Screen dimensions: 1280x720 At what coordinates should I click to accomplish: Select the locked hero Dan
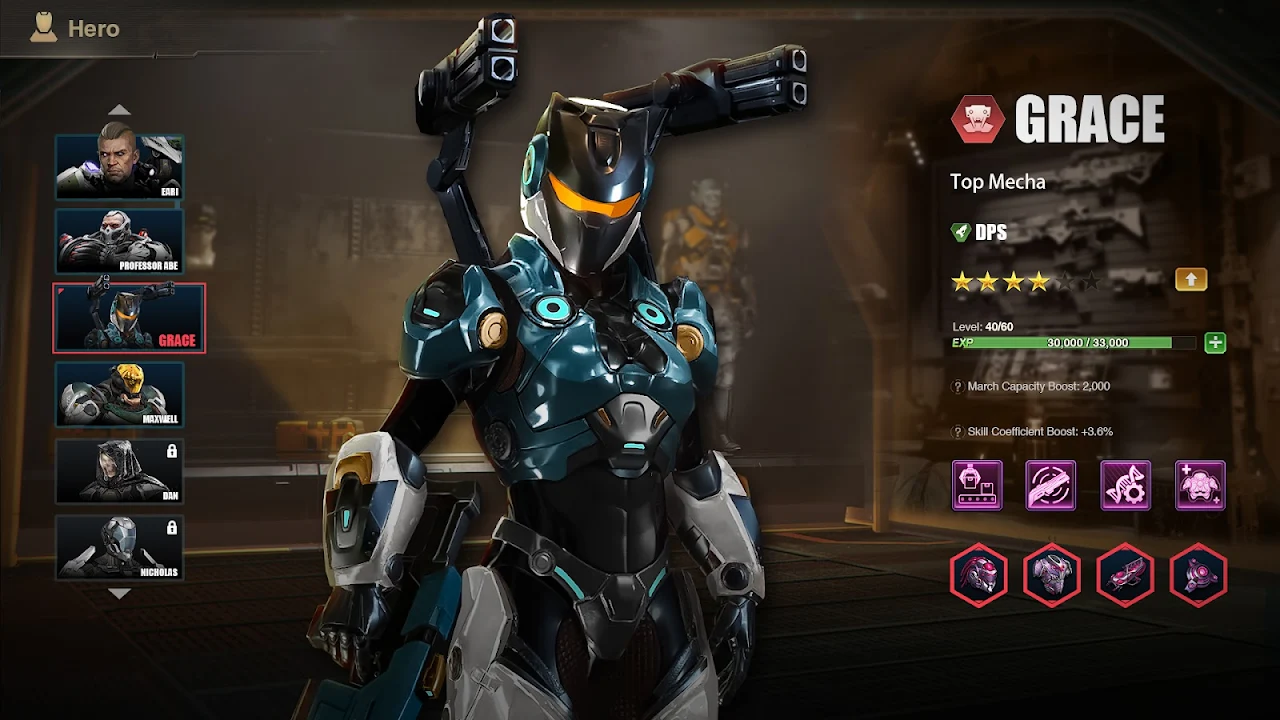point(119,471)
